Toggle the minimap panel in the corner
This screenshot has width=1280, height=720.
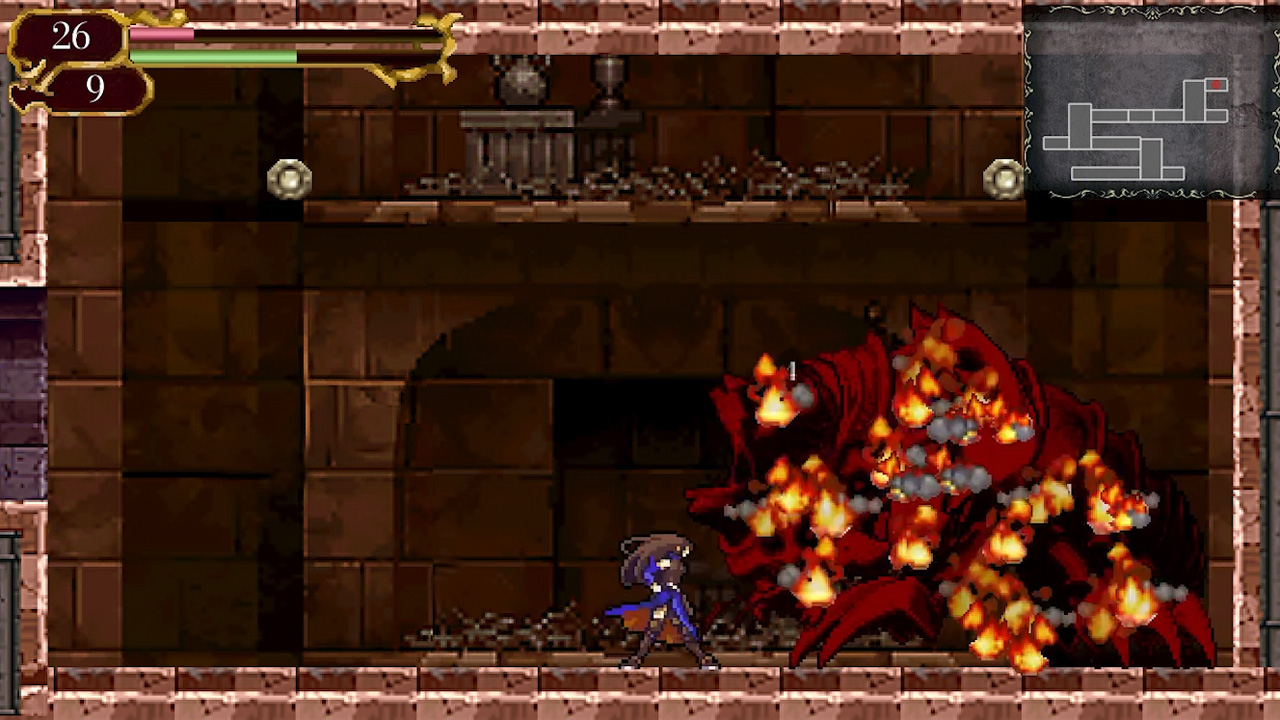pos(1150,100)
